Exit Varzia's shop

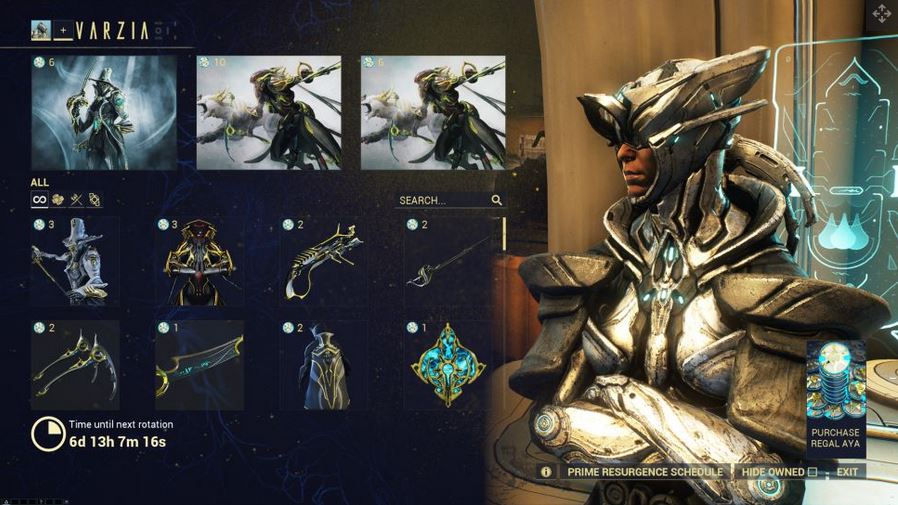(x=847, y=471)
